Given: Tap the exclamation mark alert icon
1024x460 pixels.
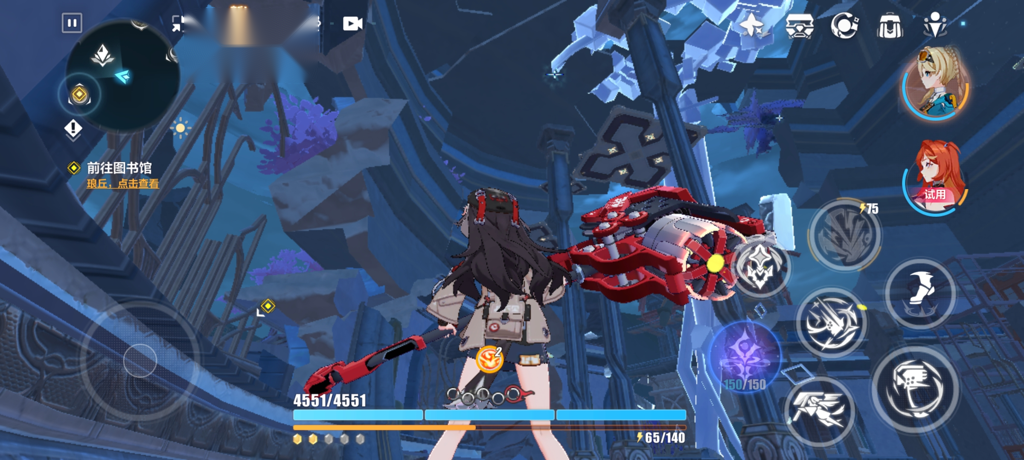Looking at the screenshot, I should tap(73, 130).
